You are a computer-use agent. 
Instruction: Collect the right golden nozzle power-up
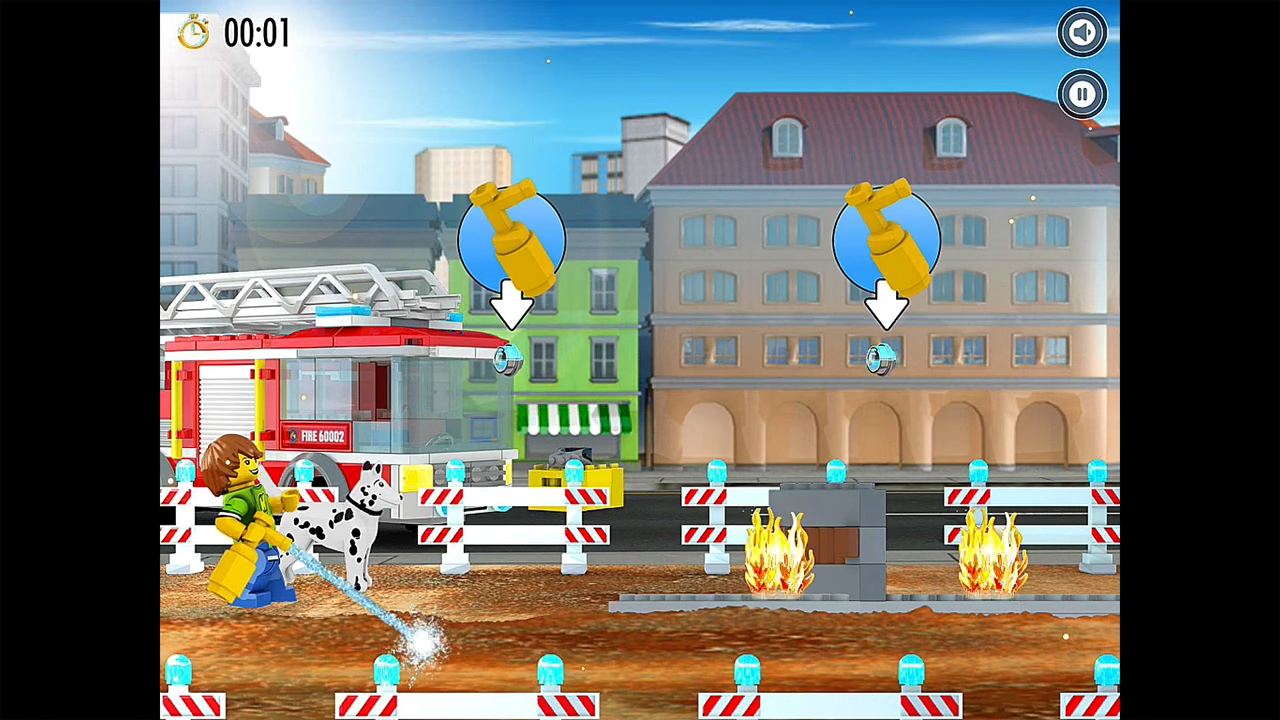[887, 238]
